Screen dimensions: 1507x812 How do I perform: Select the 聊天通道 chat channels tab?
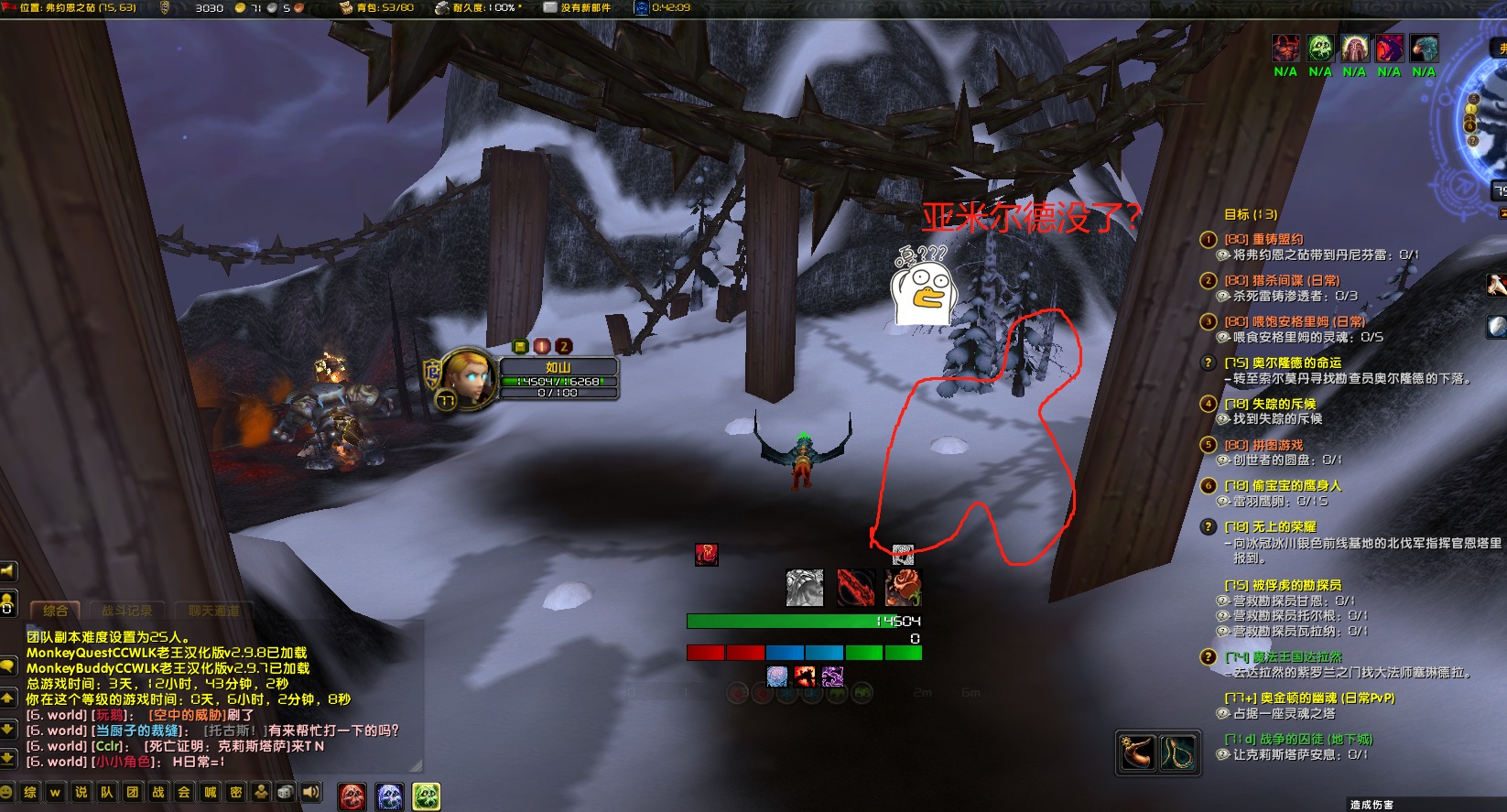213,611
